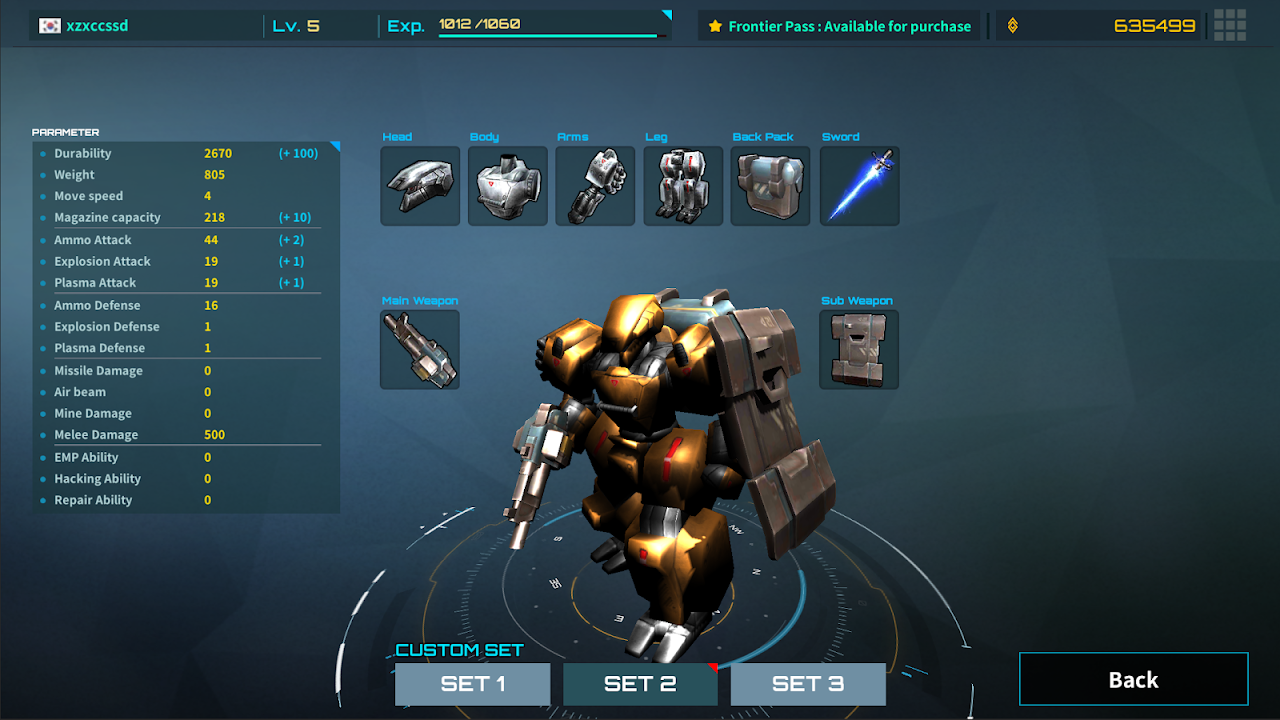Screen dimensions: 1280x720
Task: Open player profile xzxccssd
Action: tap(97, 26)
